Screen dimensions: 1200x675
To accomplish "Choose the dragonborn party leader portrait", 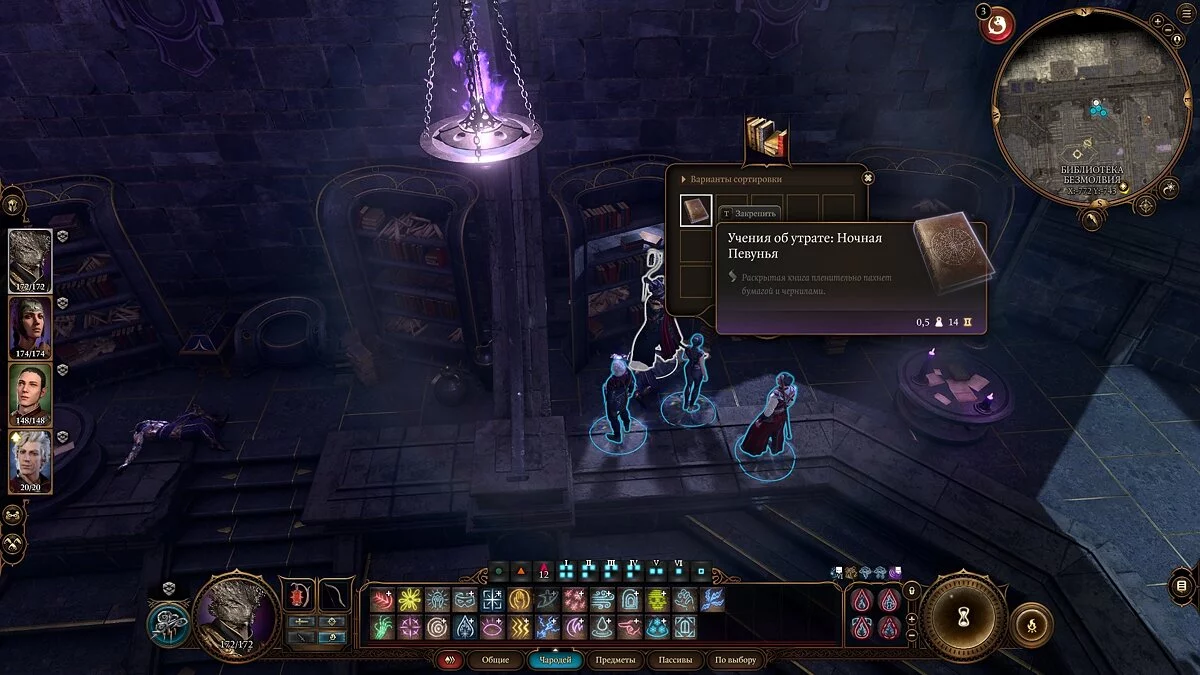I will tap(30, 259).
